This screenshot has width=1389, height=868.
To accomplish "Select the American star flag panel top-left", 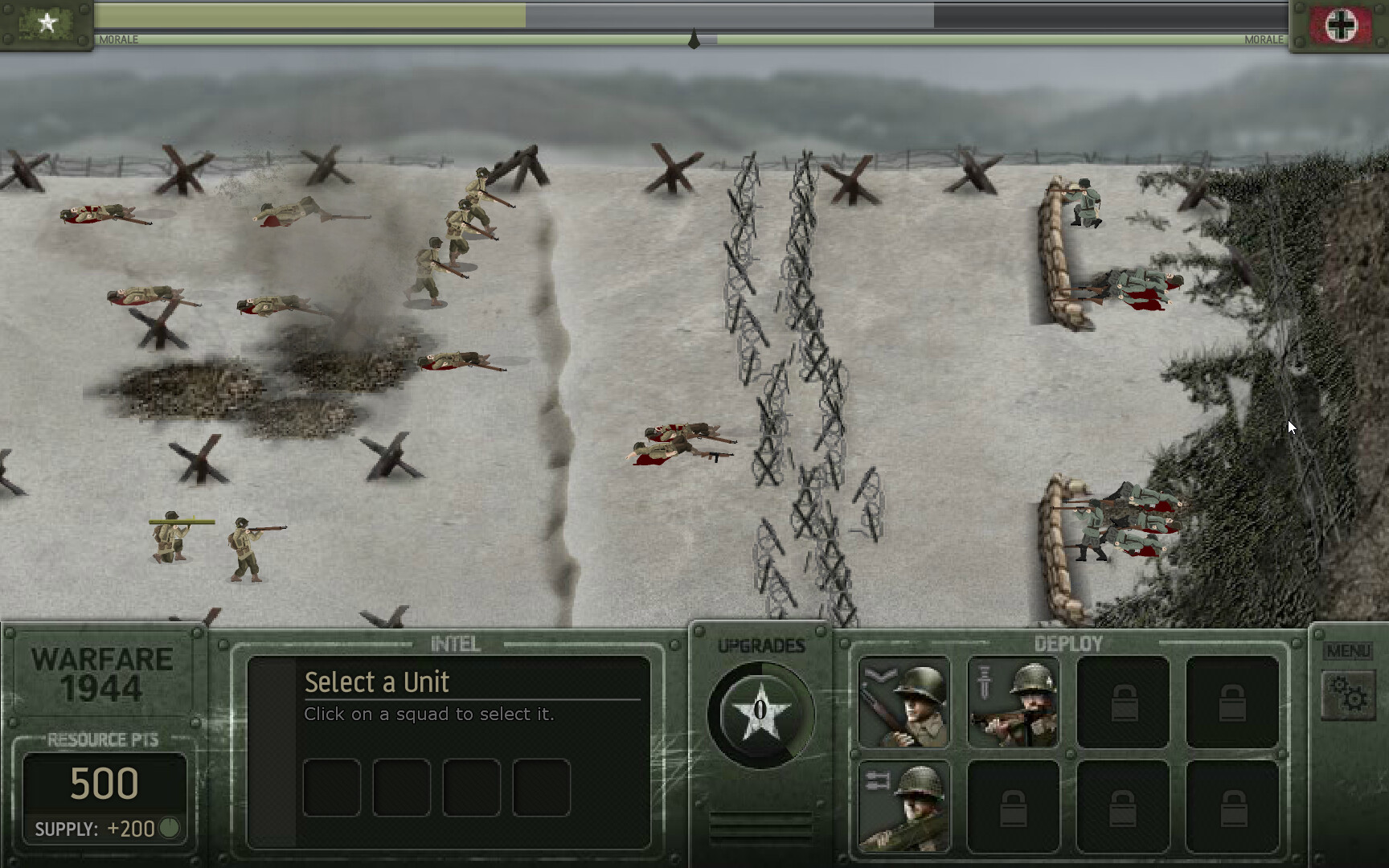I will coord(47,24).
